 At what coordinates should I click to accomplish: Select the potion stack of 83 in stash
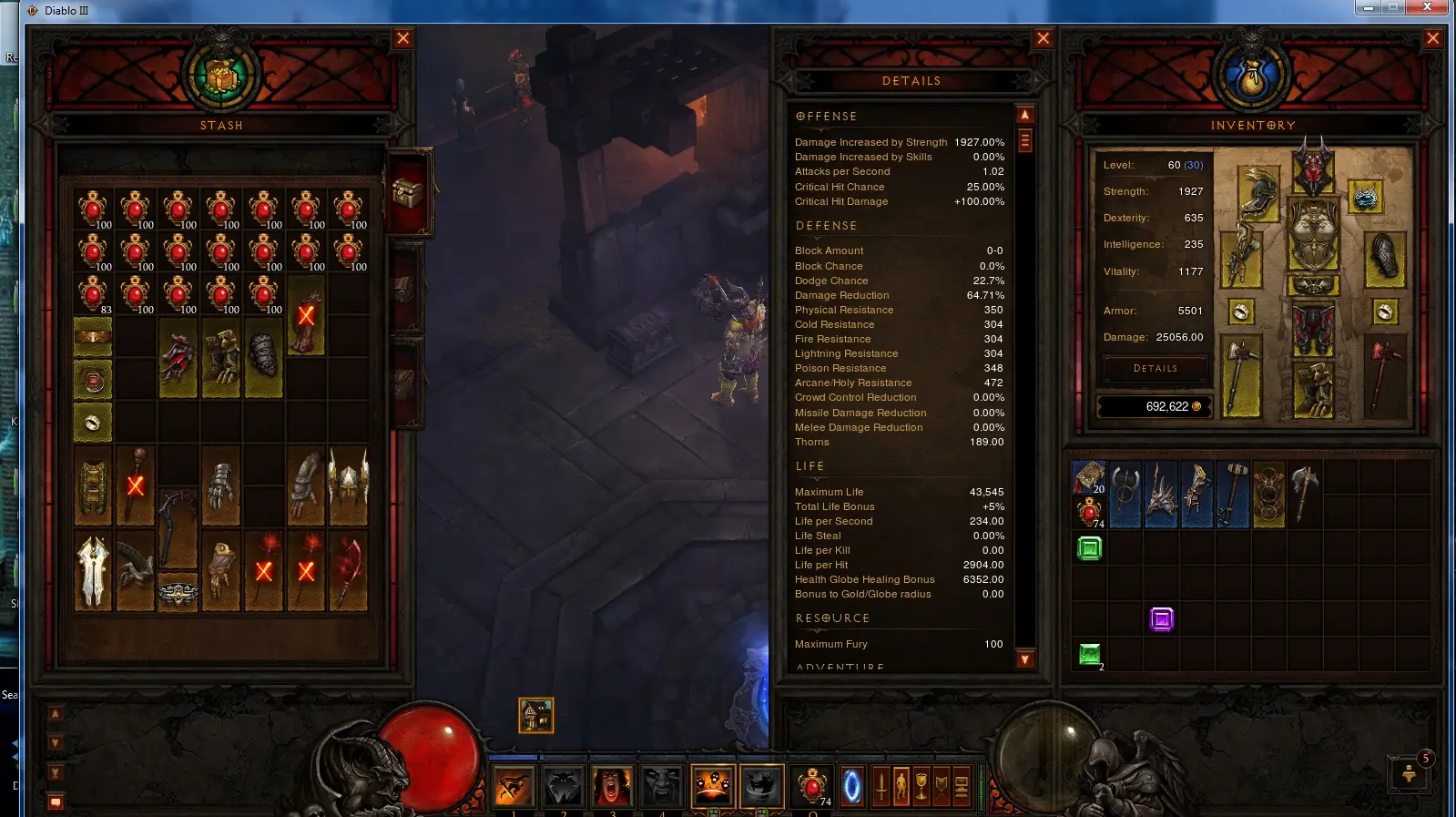(x=93, y=294)
